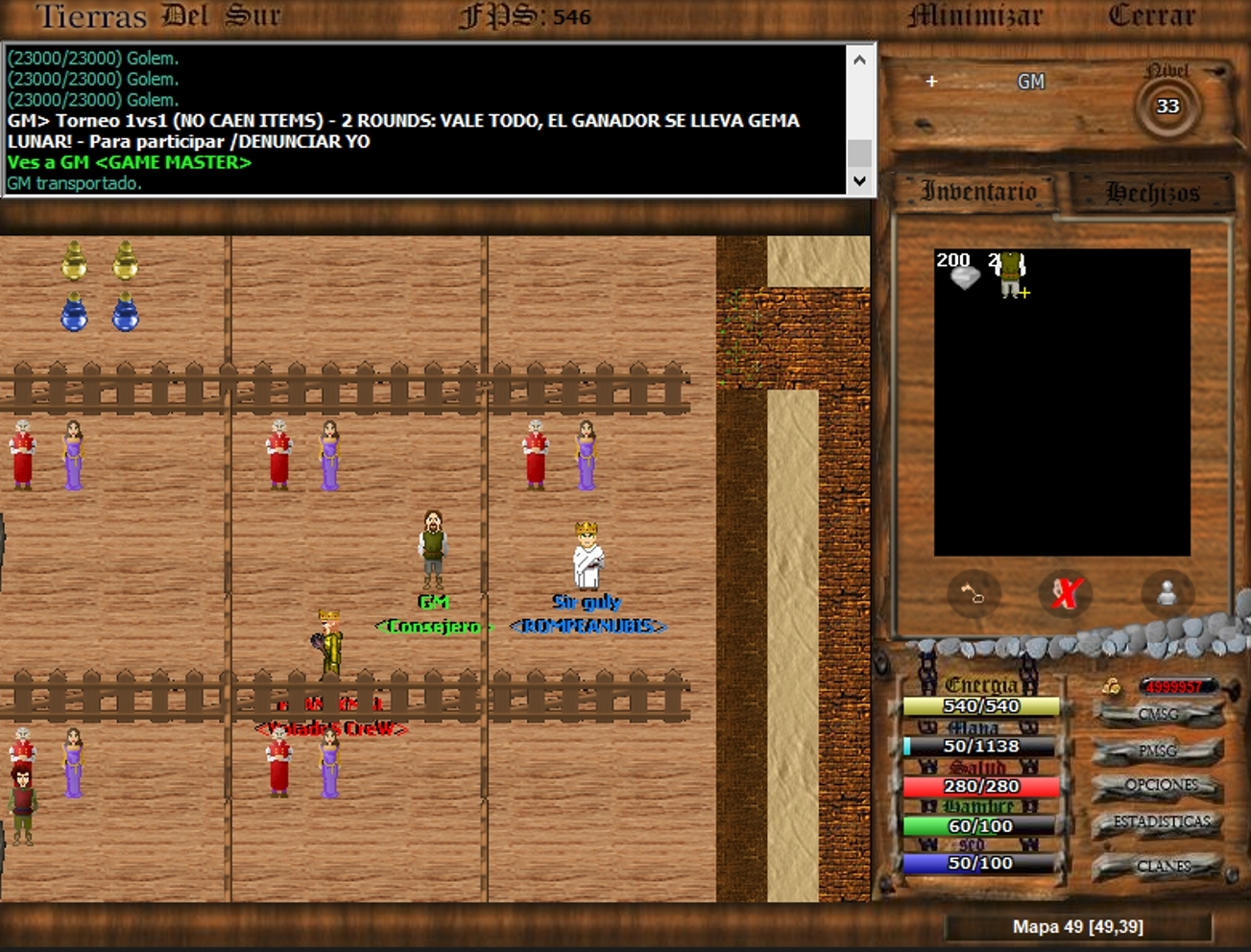This screenshot has width=1251, height=952.
Task: Switch to the Hechizos tab
Action: click(x=1153, y=190)
